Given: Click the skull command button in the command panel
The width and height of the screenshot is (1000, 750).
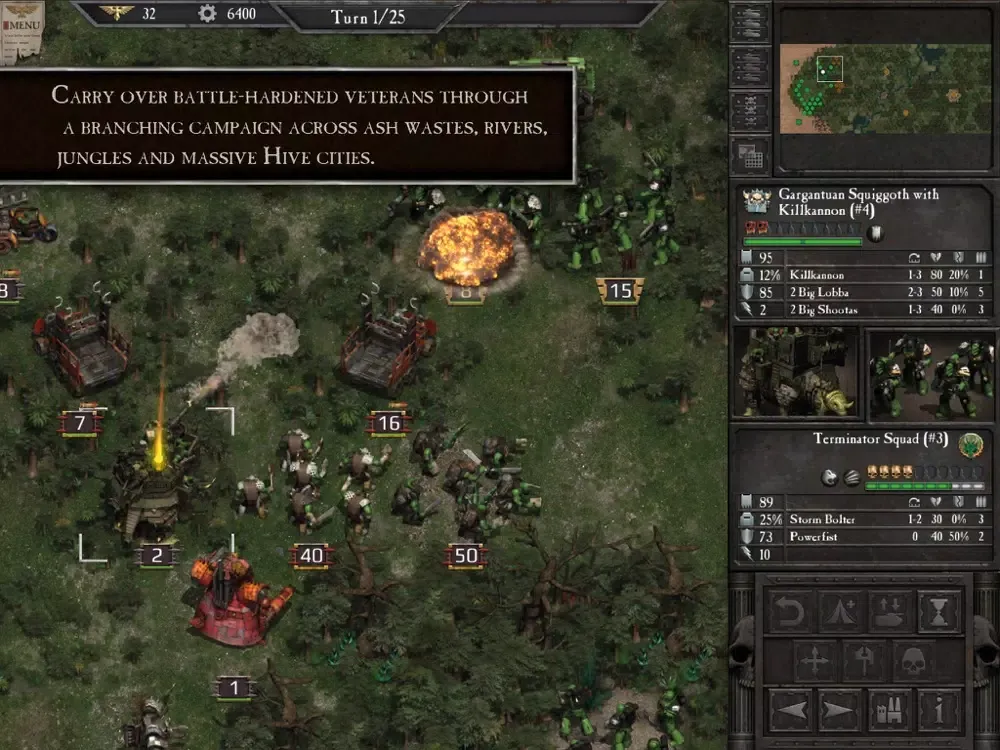Looking at the screenshot, I should tap(914, 661).
